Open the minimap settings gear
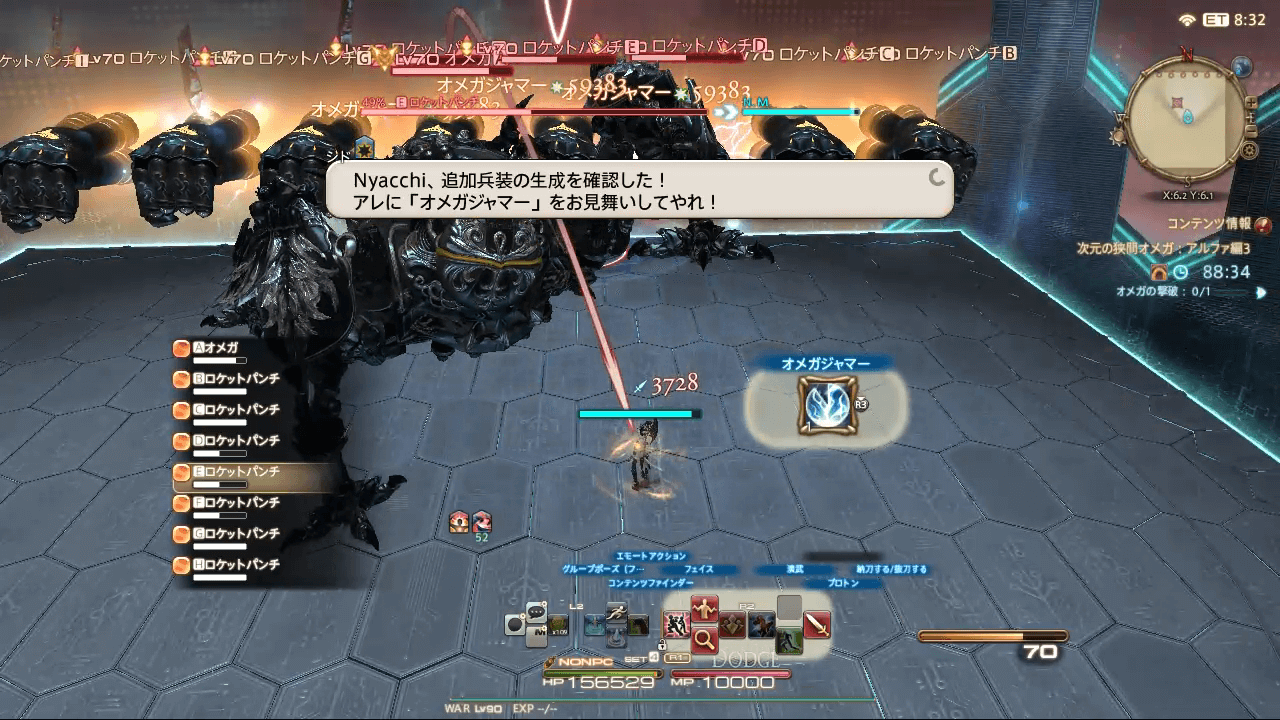Image resolution: width=1280 pixels, height=720 pixels. click(x=1249, y=148)
